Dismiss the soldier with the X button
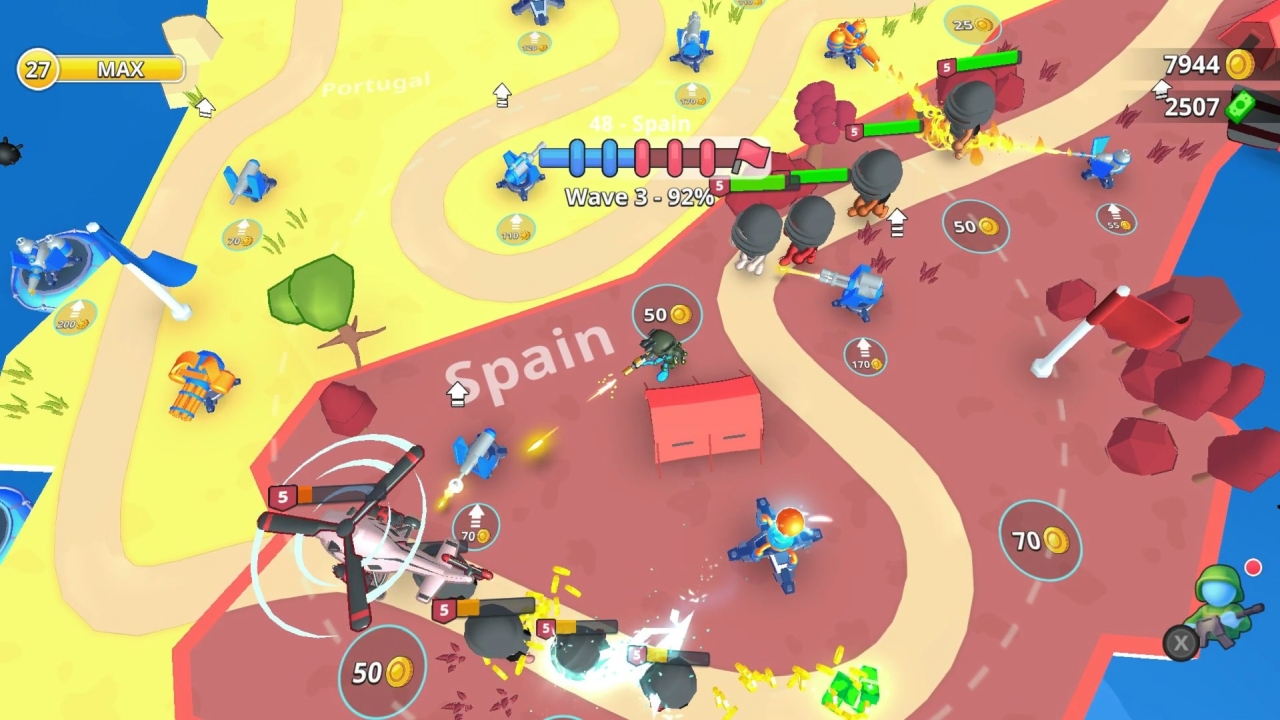 [1180, 643]
